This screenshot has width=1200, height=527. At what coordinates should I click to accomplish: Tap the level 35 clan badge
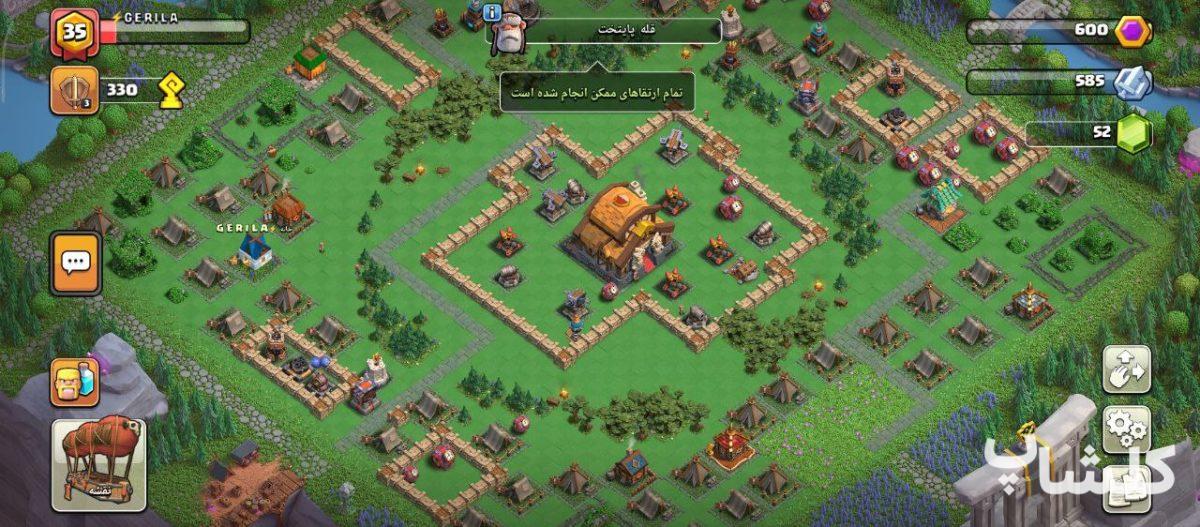[x=74, y=32]
